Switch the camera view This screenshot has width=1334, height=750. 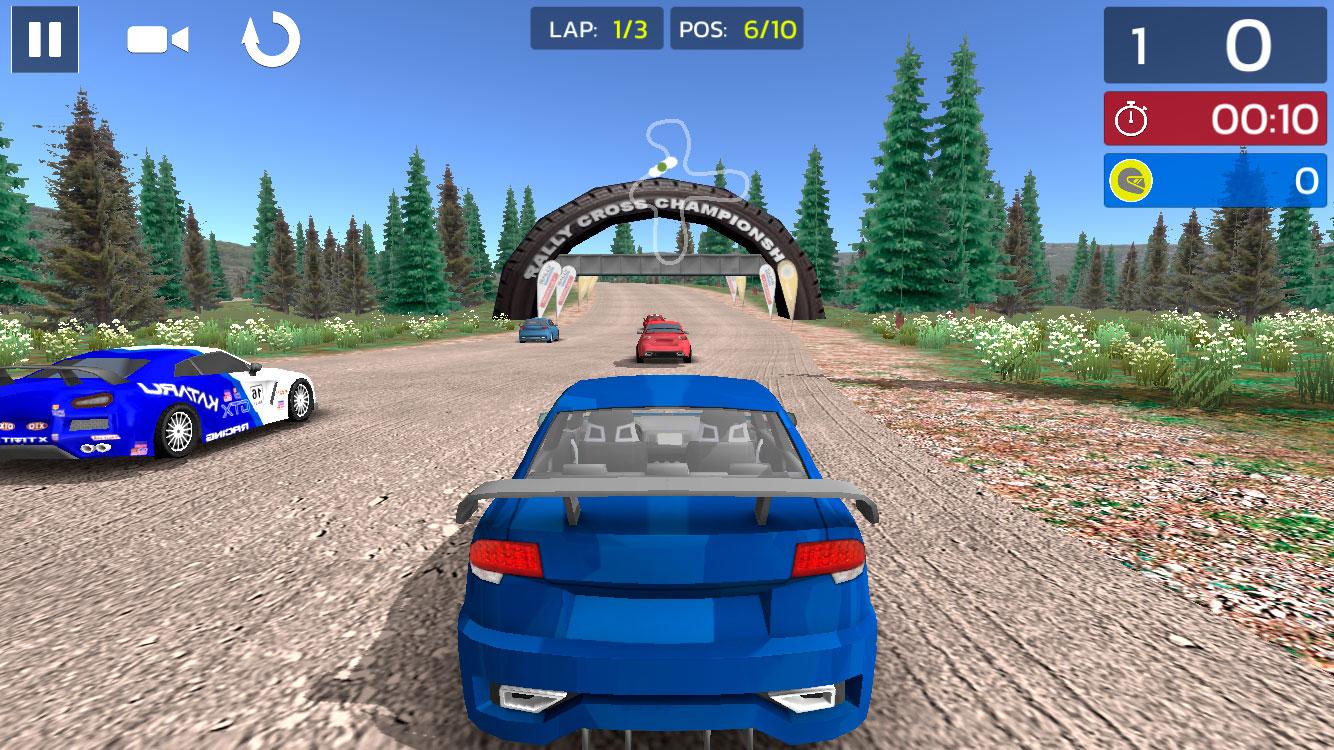click(x=157, y=40)
